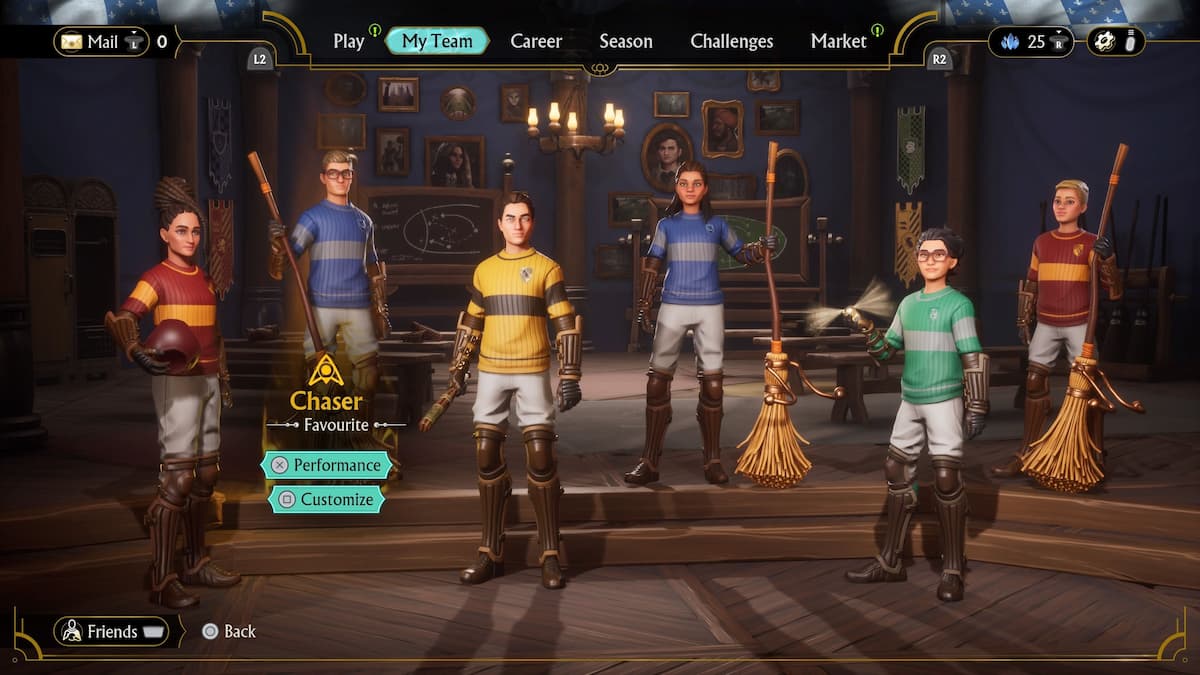Image resolution: width=1200 pixels, height=675 pixels.
Task: Switch to the Play tab
Action: point(349,41)
